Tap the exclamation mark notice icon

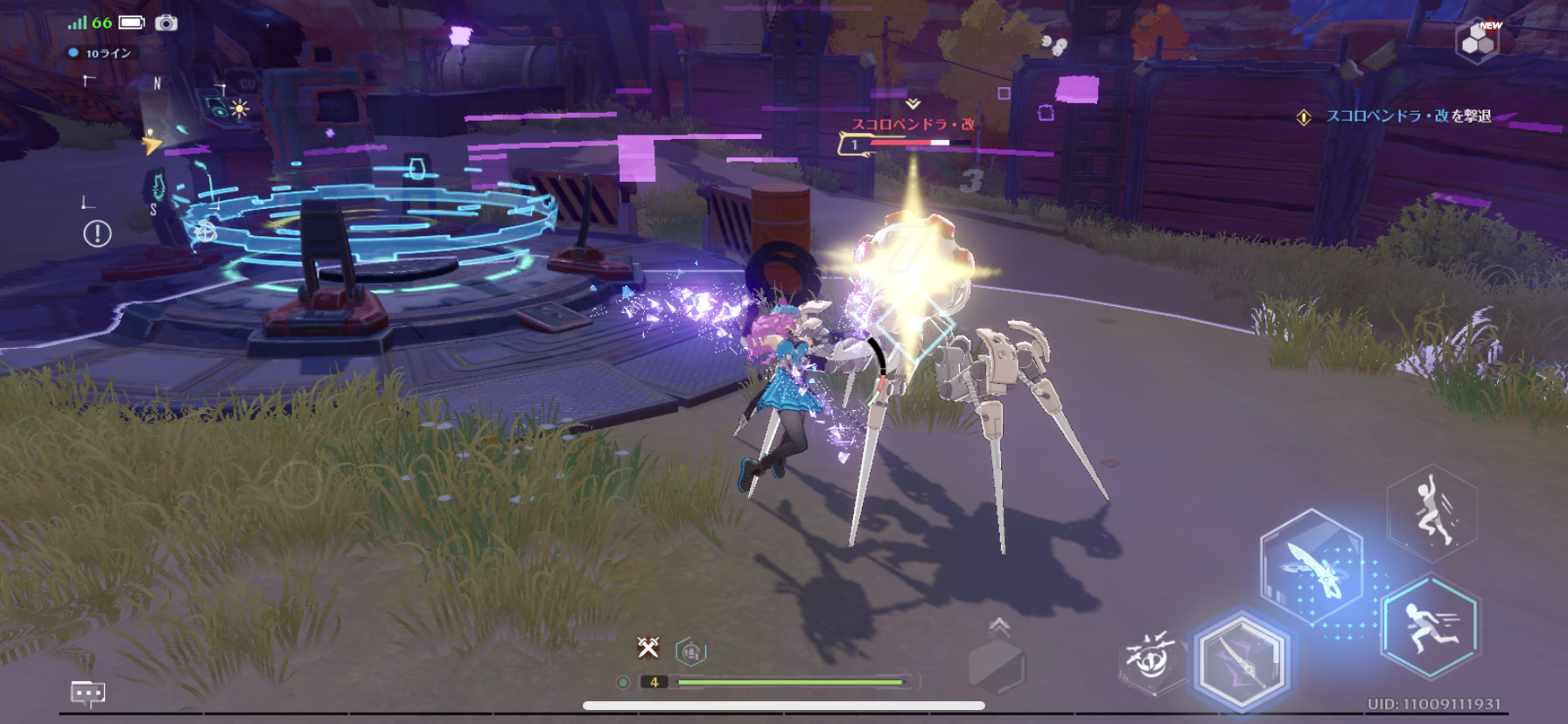pos(97,233)
